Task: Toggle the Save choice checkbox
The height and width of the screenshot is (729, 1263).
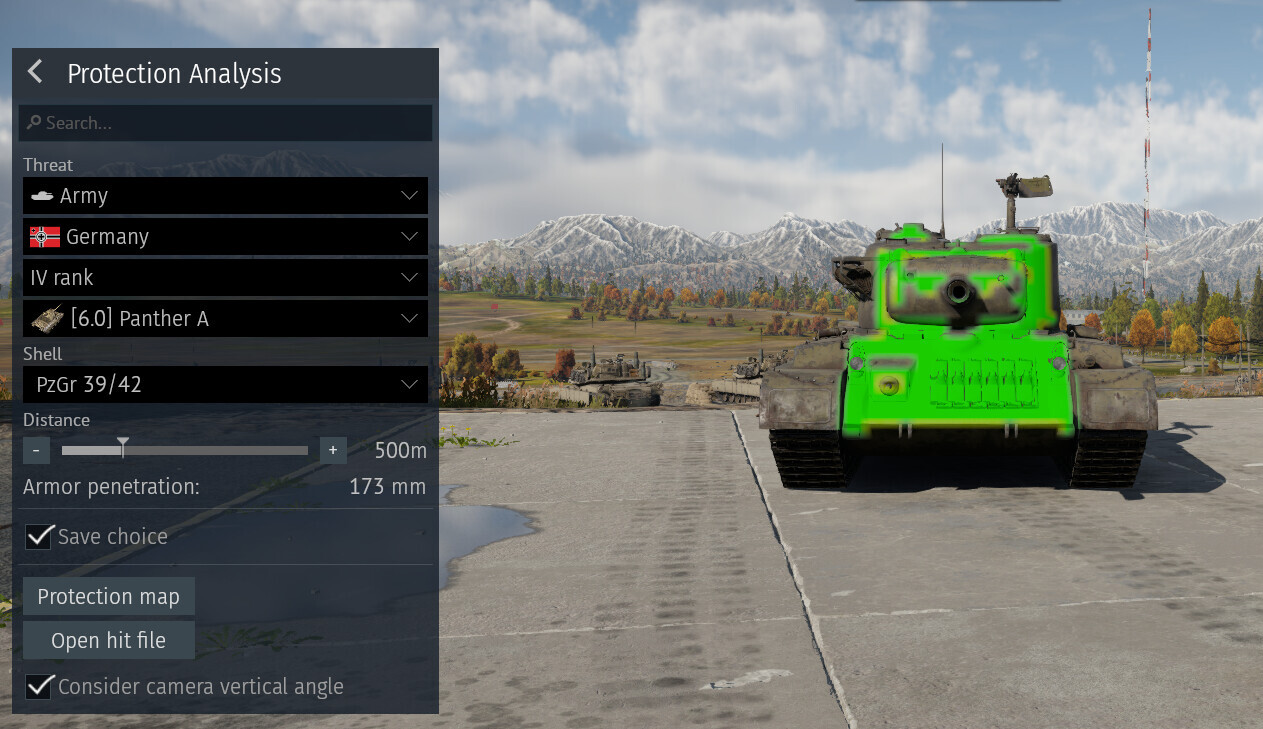Action: tap(39, 537)
